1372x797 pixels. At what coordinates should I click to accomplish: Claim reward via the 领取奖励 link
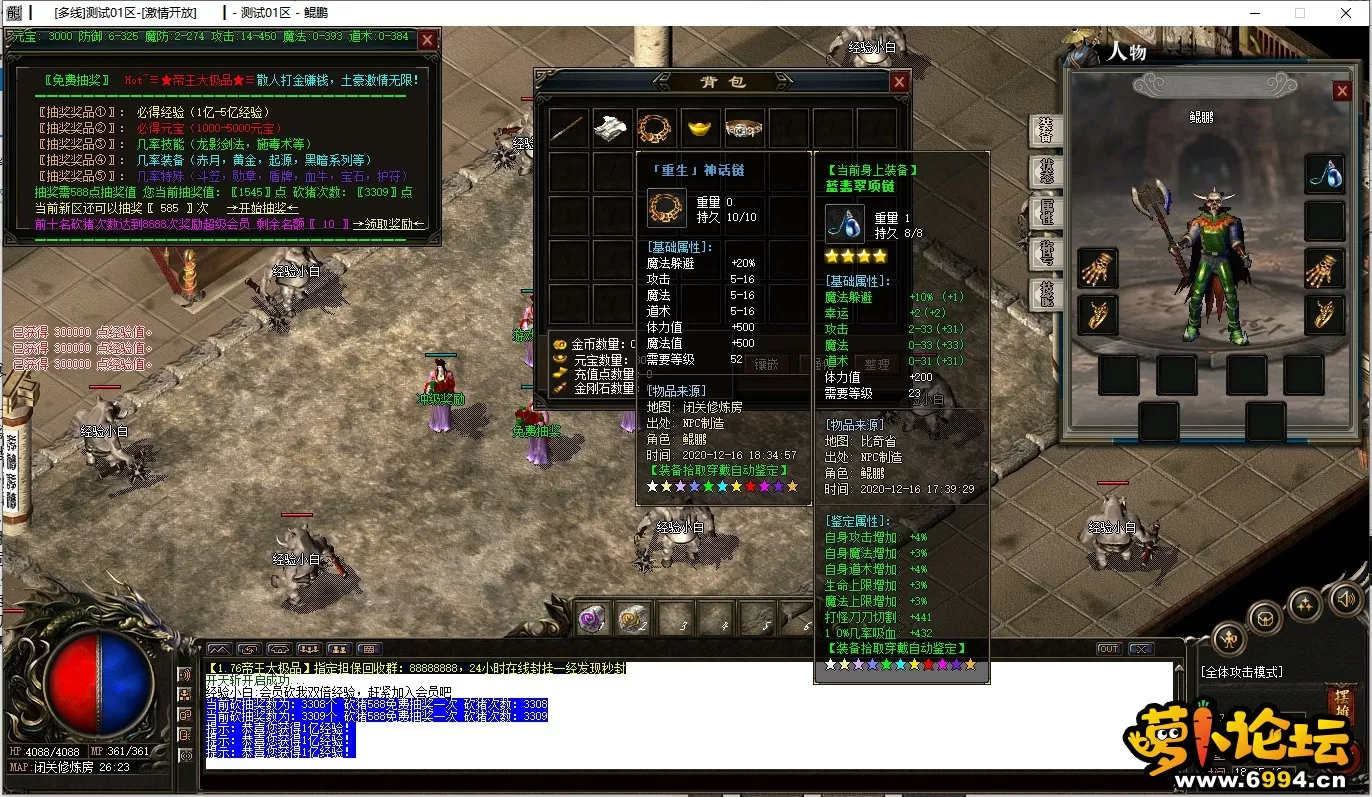pyautogui.click(x=389, y=224)
